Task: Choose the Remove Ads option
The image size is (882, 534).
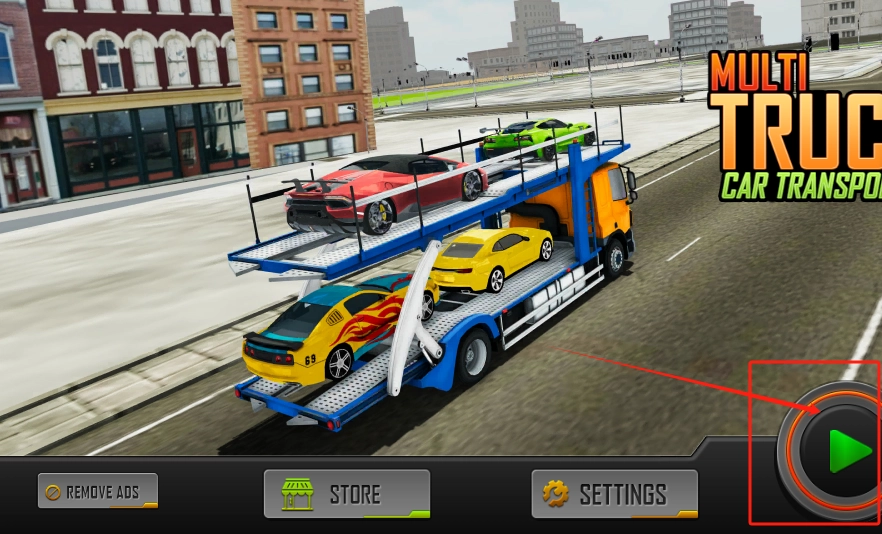Action: pos(98,491)
